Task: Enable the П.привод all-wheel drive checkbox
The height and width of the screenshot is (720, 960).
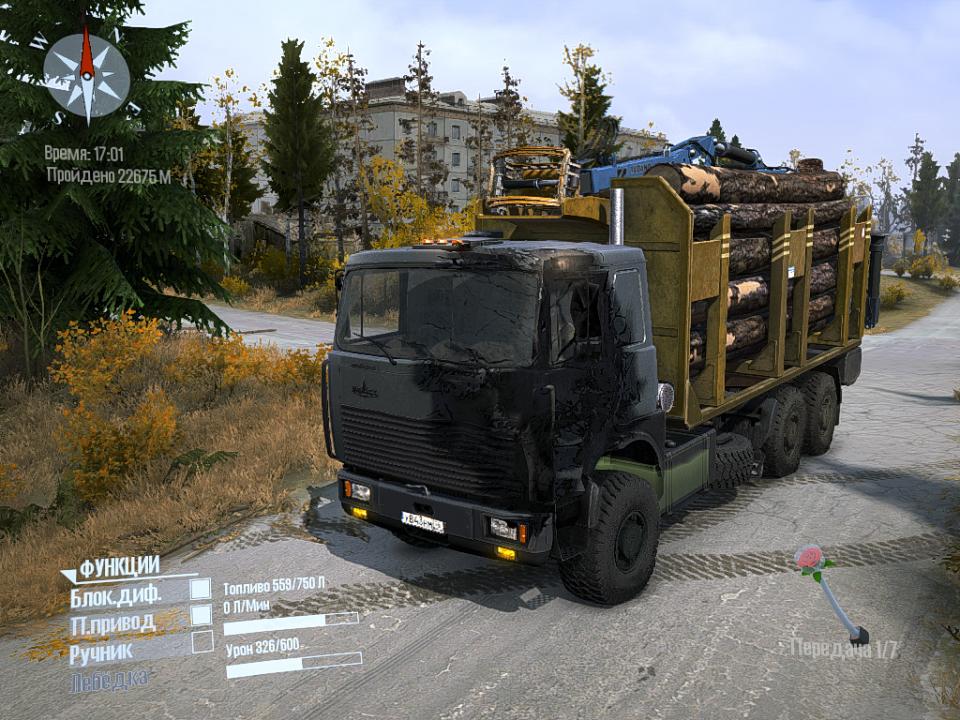Action: (x=201, y=615)
